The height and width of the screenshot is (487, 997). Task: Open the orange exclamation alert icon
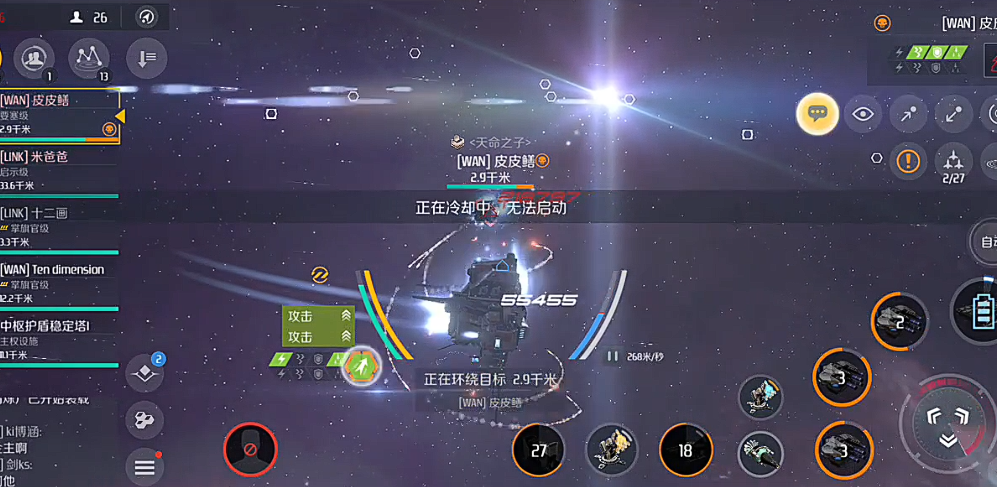[908, 160]
